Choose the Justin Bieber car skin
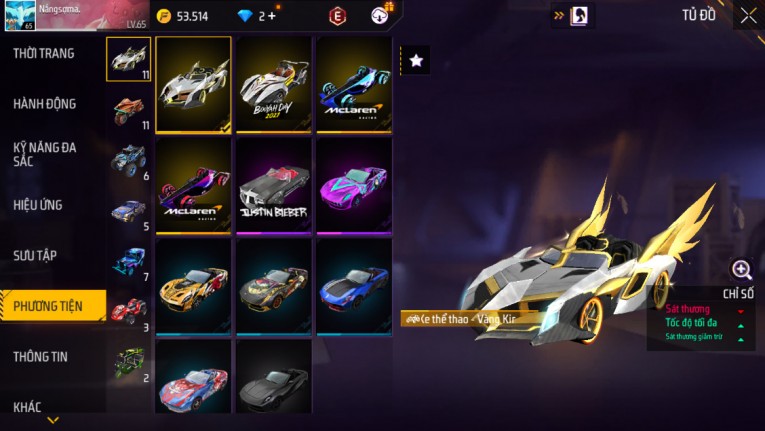 [x=273, y=184]
